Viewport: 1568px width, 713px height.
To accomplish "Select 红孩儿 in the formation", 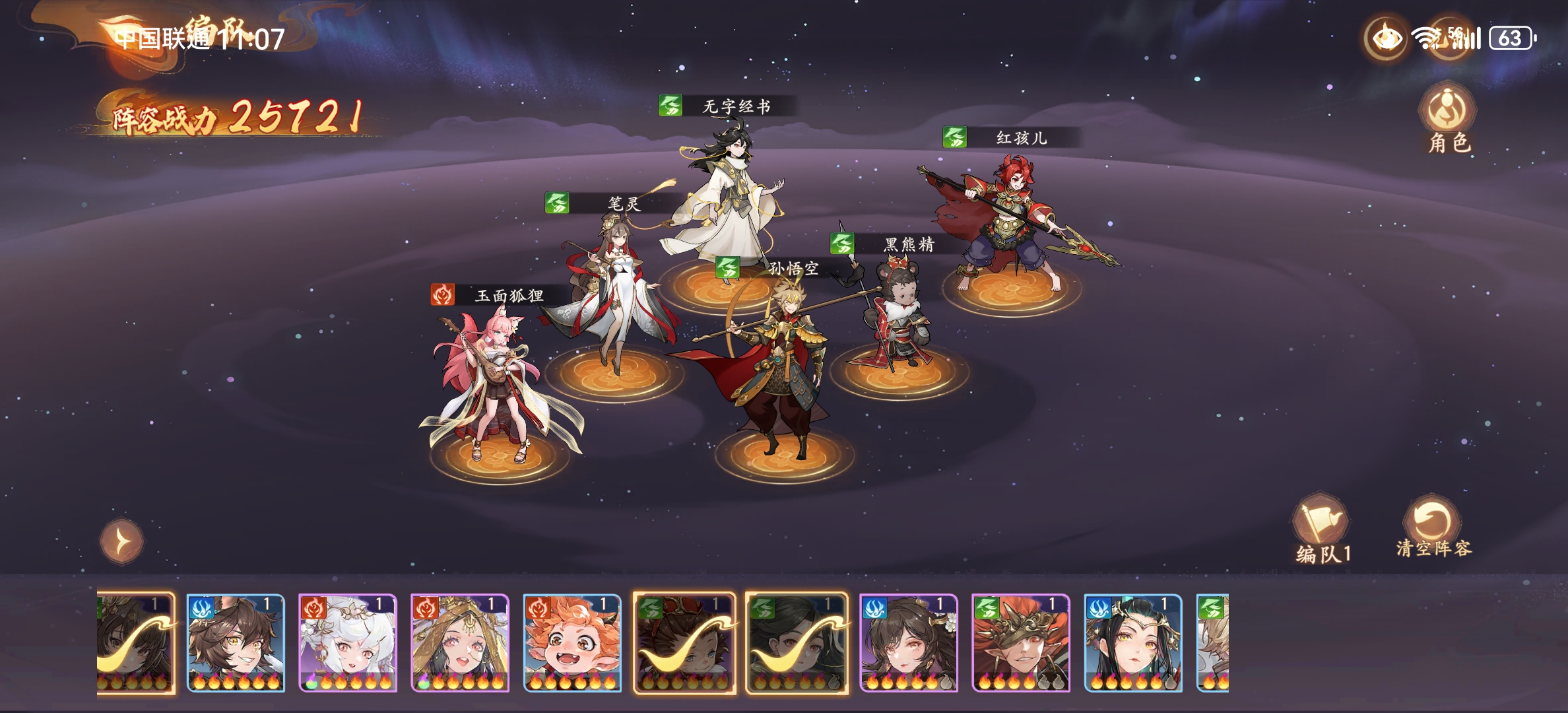I will click(x=1010, y=218).
